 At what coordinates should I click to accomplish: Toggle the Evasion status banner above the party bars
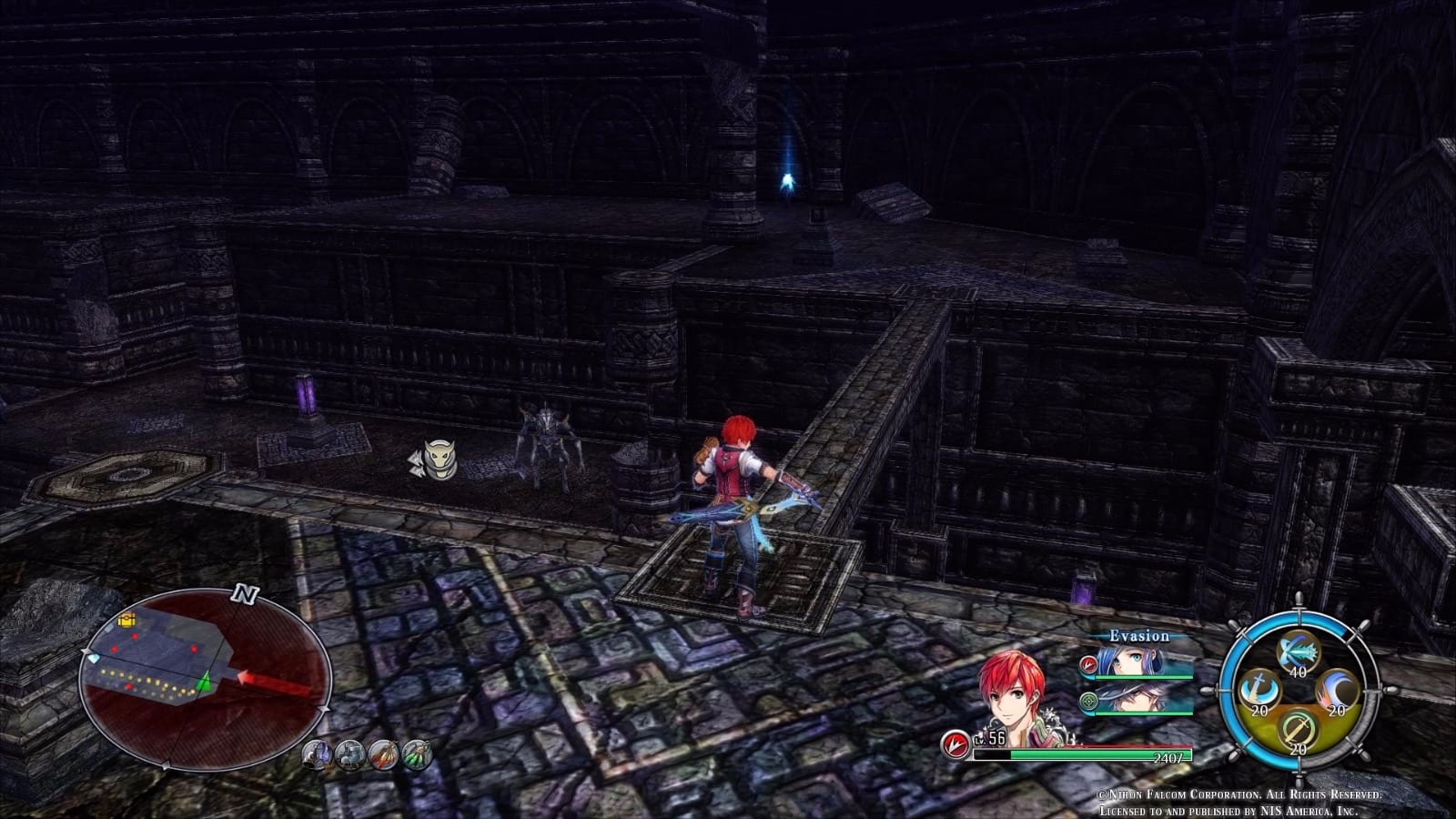click(1139, 635)
